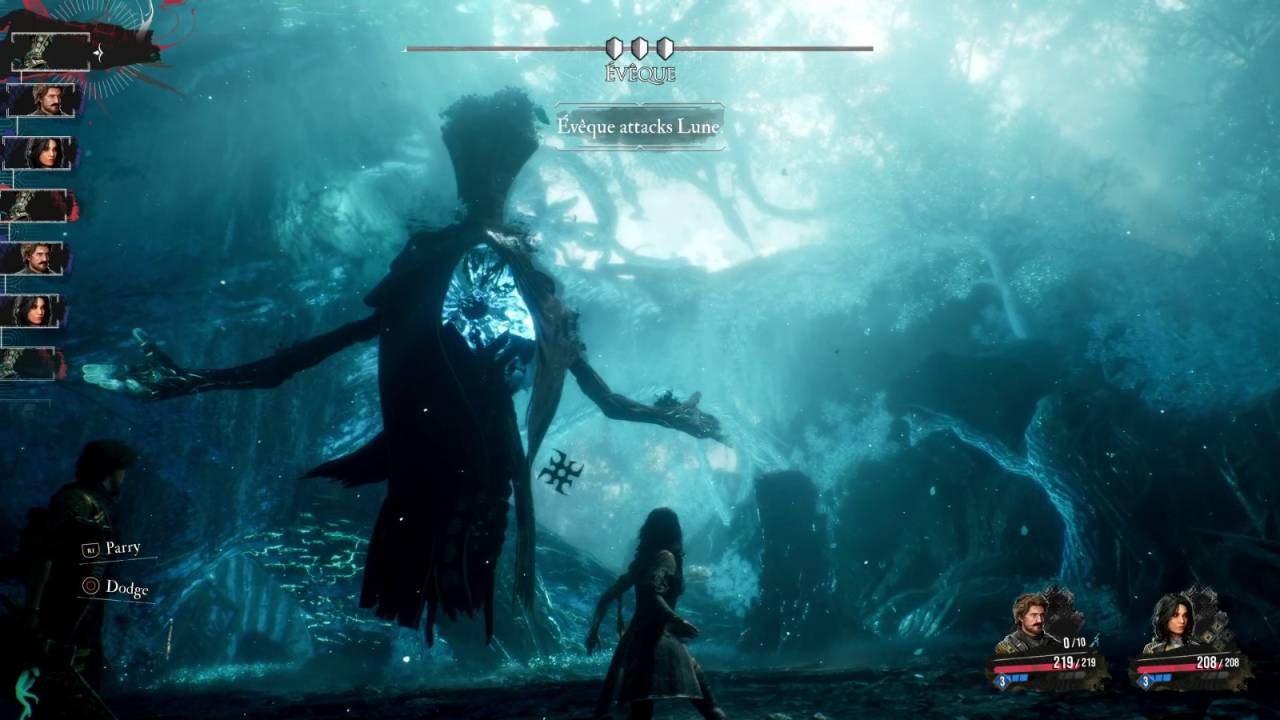Click the active Évêque portrait heading the turn order
1280x720 pixels.
[x=48, y=51]
